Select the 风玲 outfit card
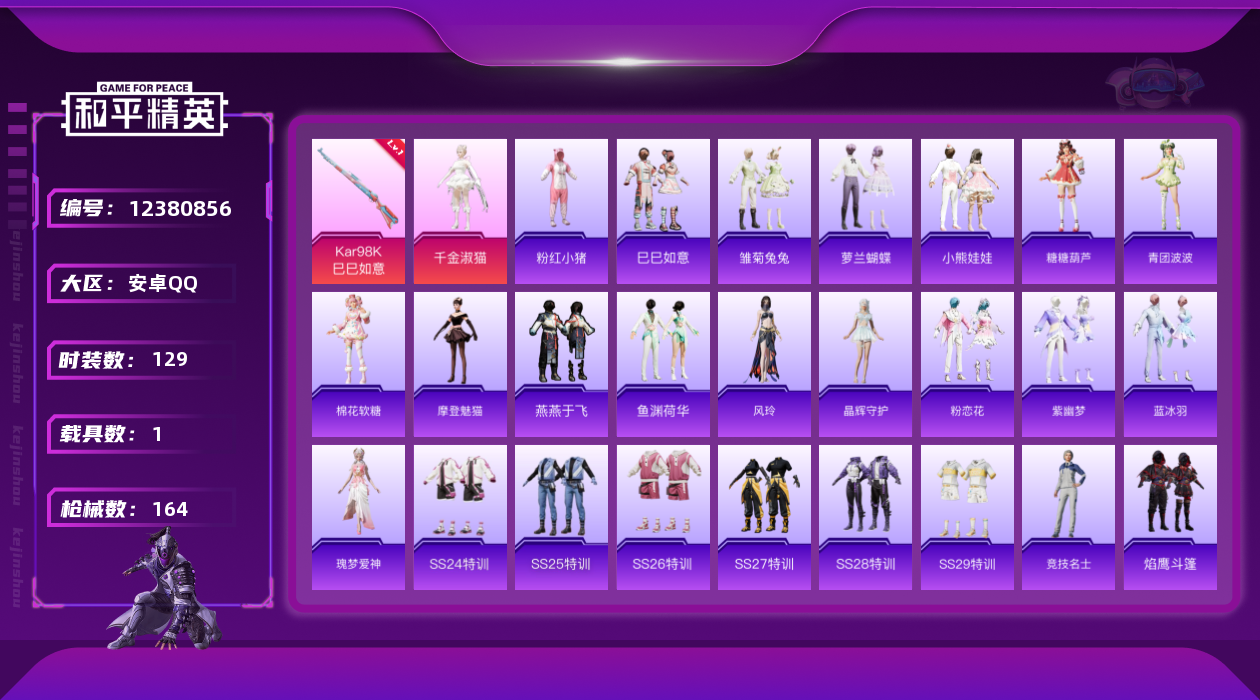 click(x=764, y=364)
